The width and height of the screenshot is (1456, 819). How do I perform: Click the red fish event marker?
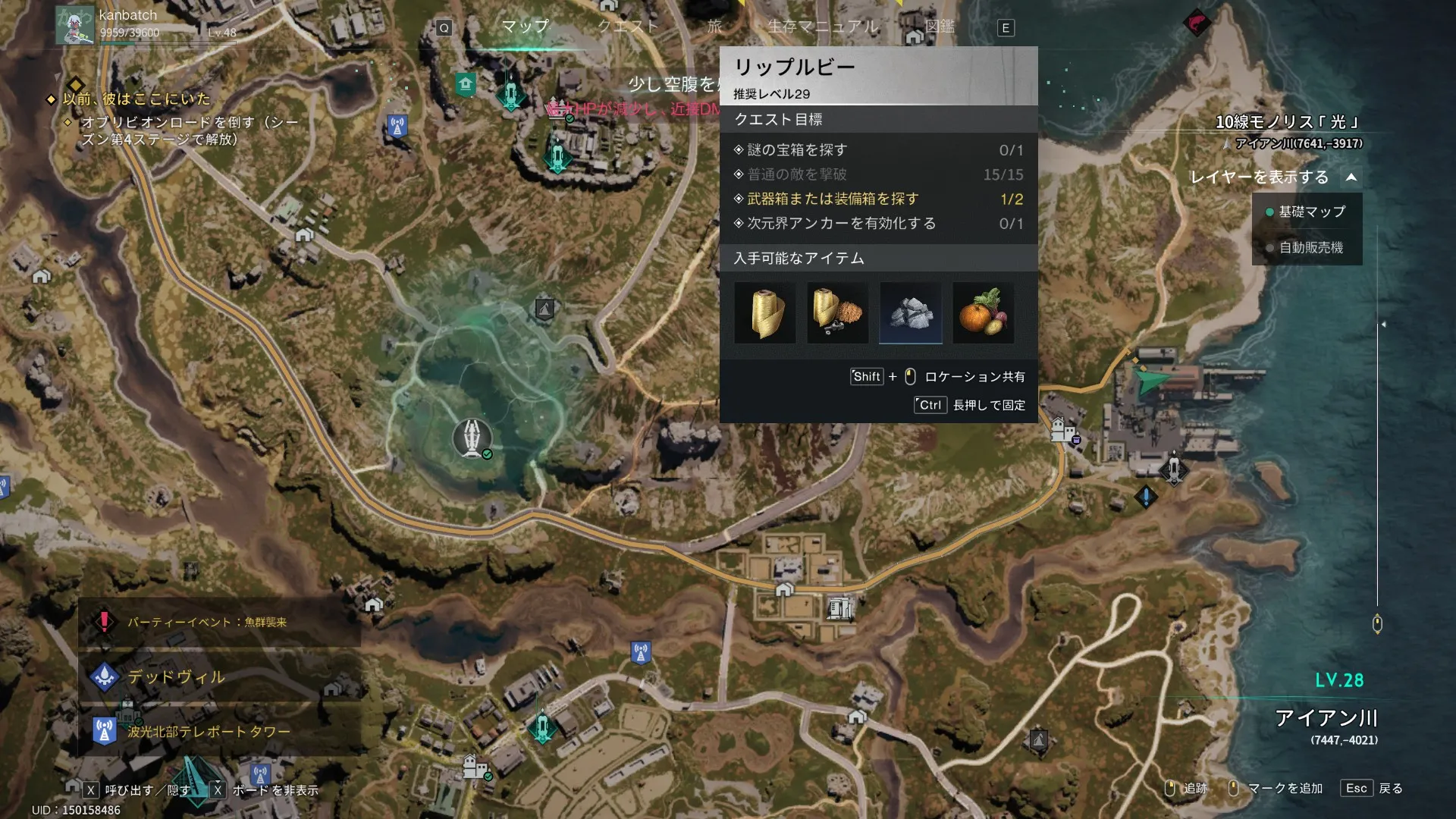coord(1197,22)
